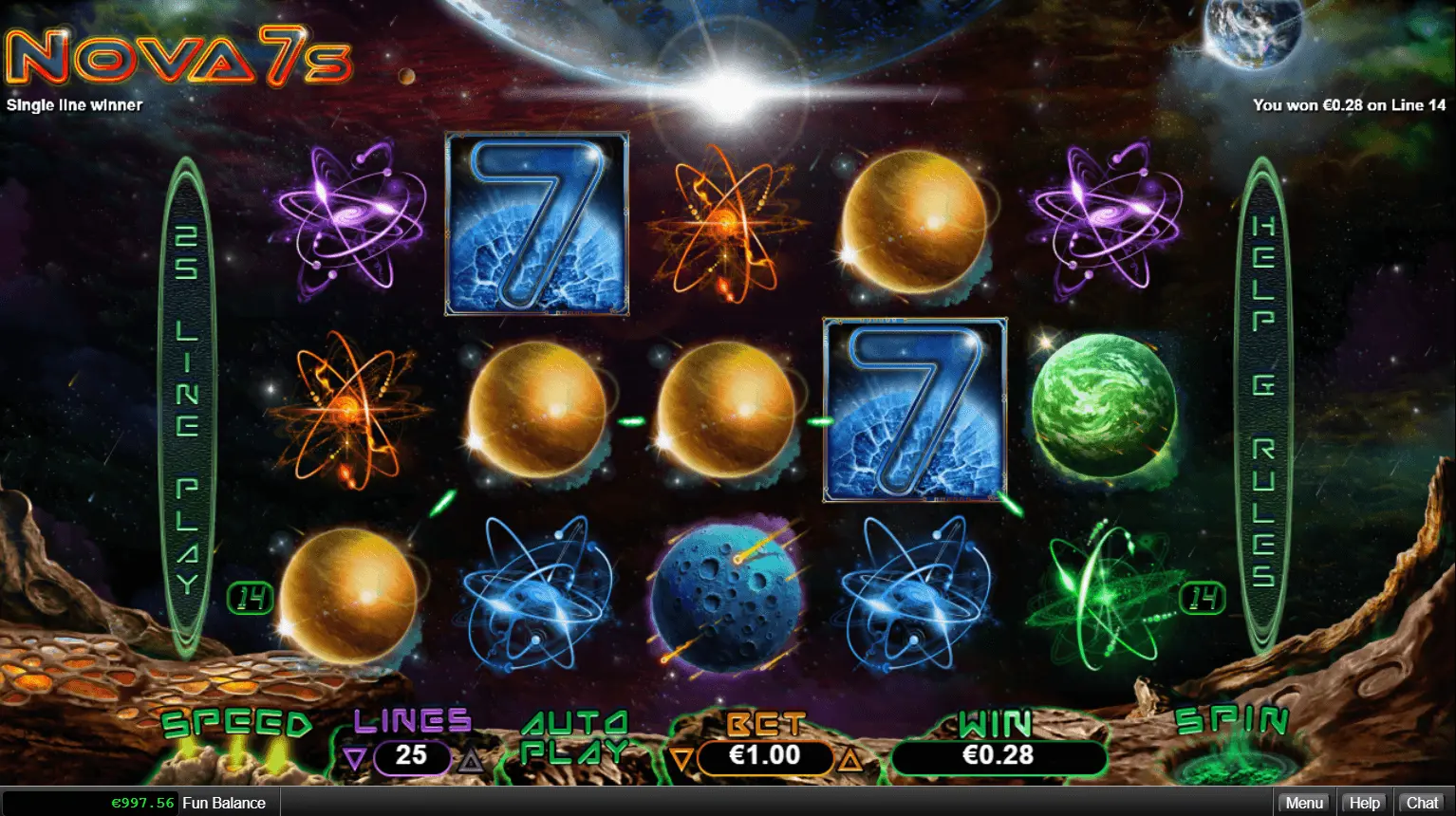Viewport: 1456px width, 816px height.
Task: Change the game Speed setting
Action: point(235,727)
